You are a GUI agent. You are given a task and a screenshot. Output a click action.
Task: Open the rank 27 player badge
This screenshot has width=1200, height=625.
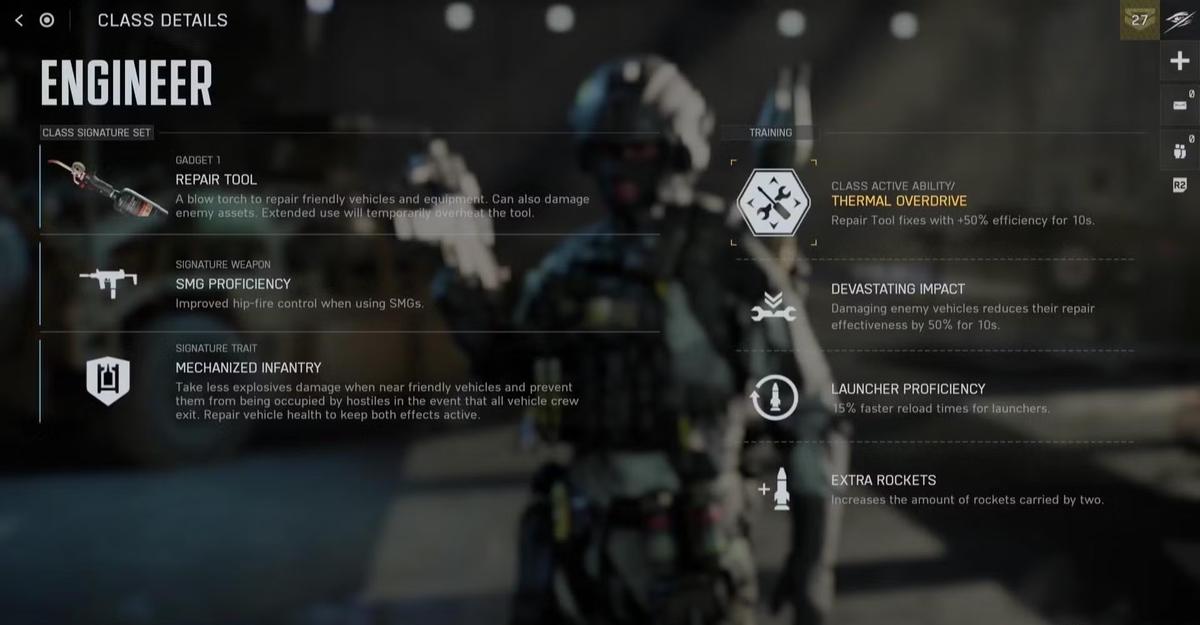click(1140, 20)
